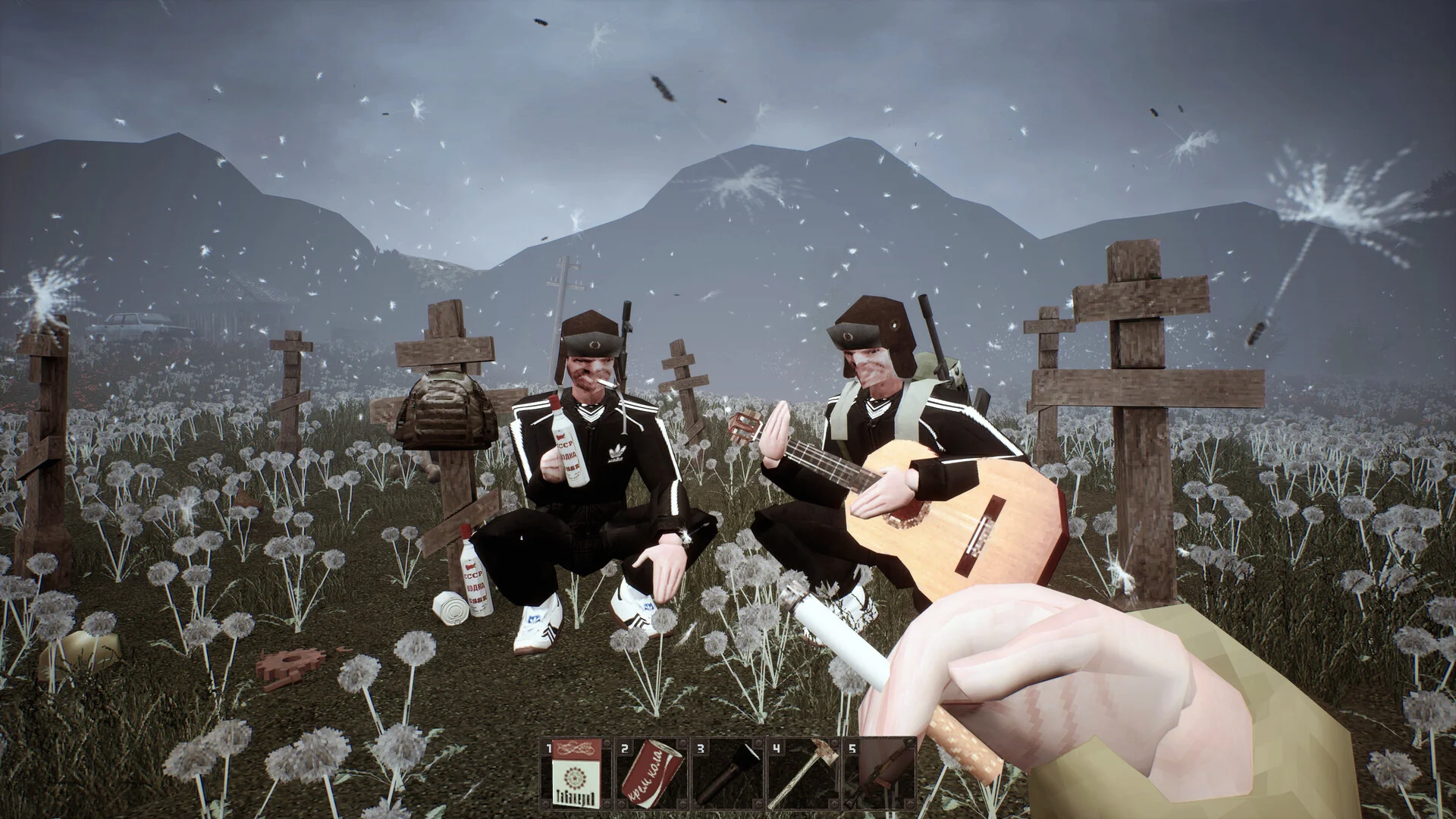The width and height of the screenshot is (1456, 819).
Task: Select the cigarette pack hotbar slot
Action: point(576,774)
